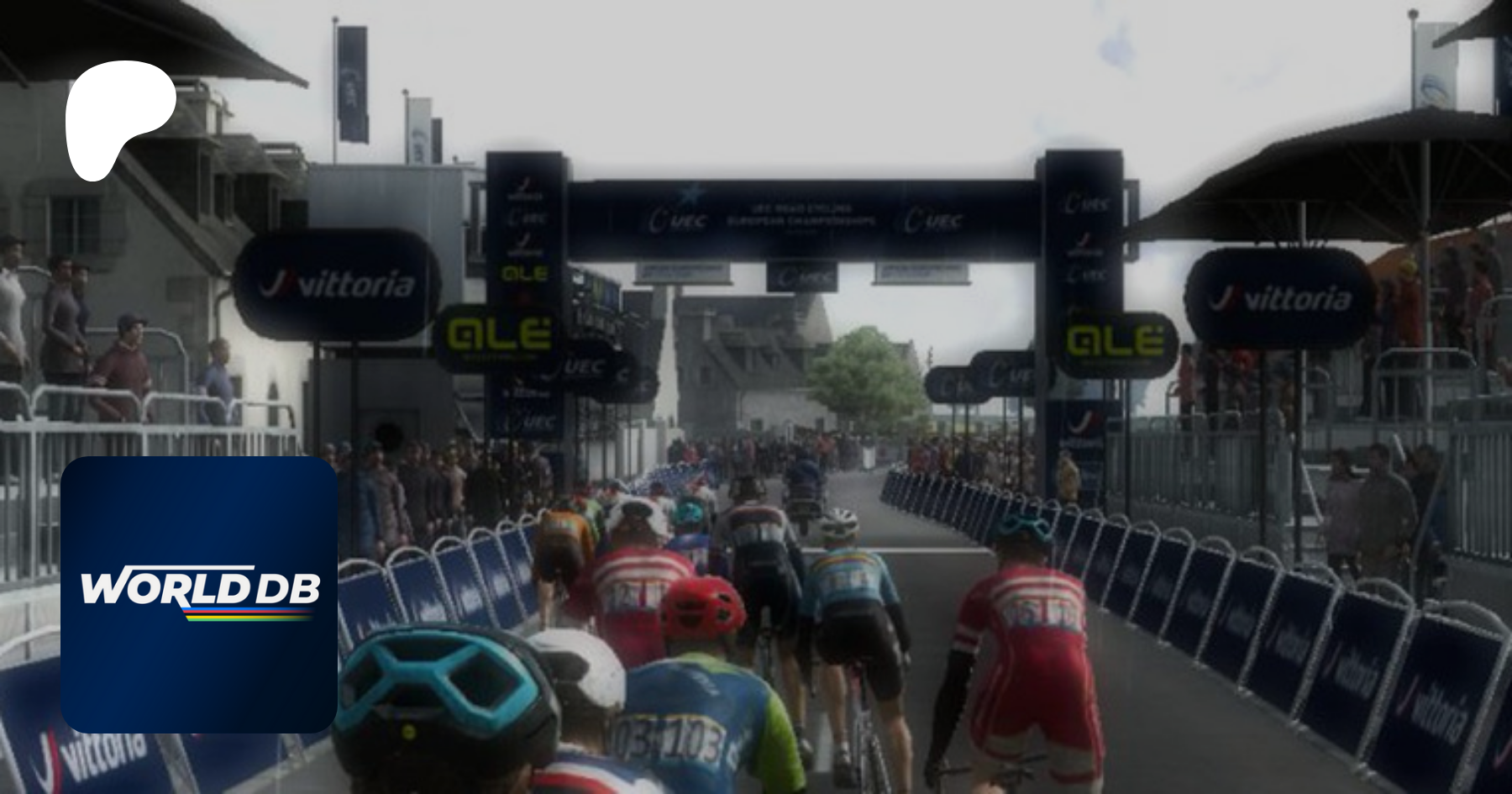Click the white Patreon logo
This screenshot has width=1512, height=794.
click(x=118, y=118)
